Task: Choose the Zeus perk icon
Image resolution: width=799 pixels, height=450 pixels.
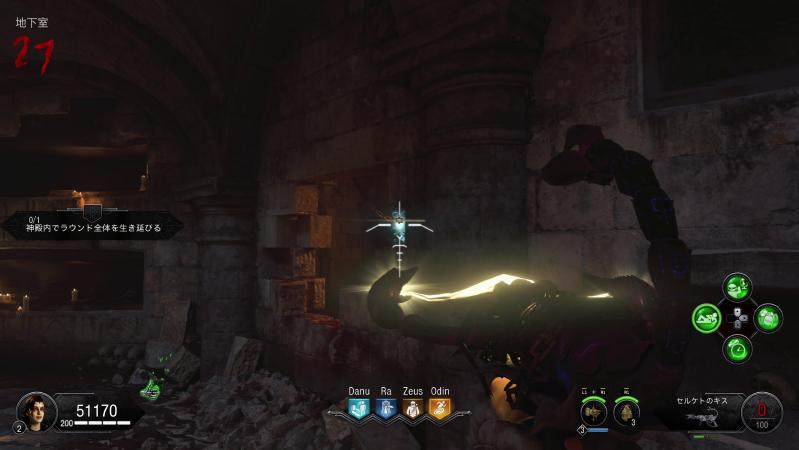Action: click(x=413, y=408)
